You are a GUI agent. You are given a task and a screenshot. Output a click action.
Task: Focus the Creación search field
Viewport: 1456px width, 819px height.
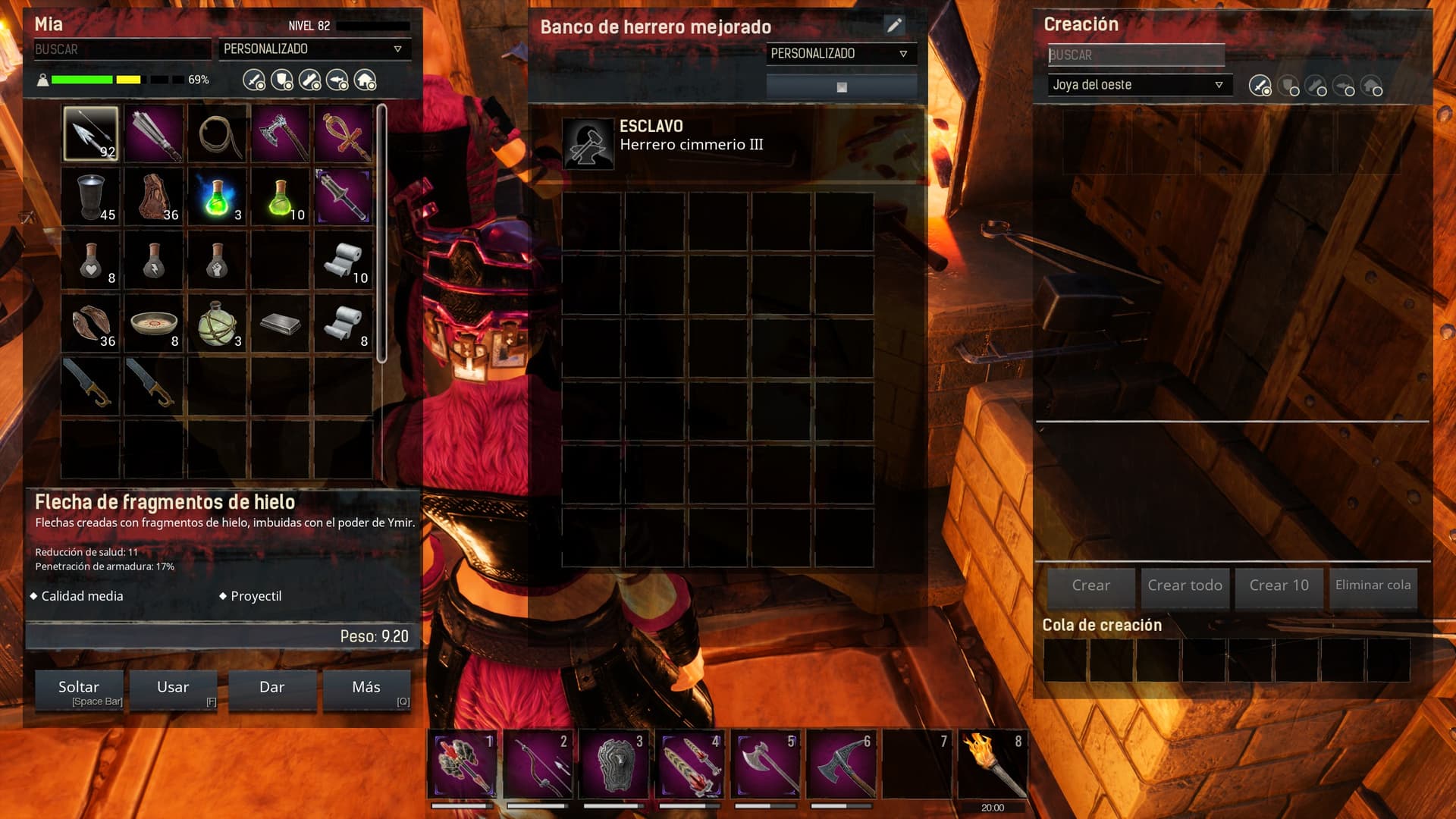click(1135, 55)
